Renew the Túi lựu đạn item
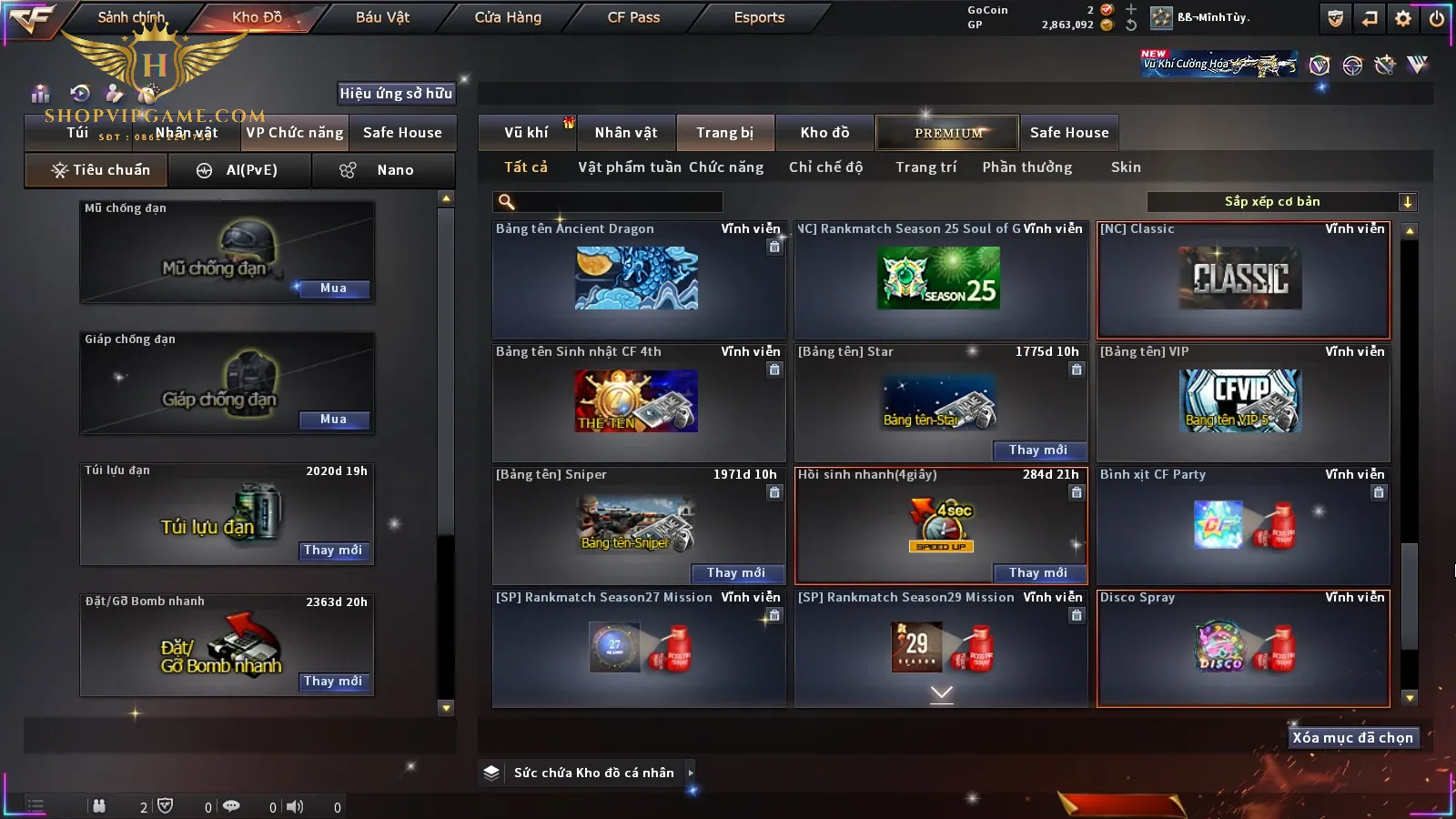Image resolution: width=1456 pixels, height=819 pixels. [x=333, y=551]
